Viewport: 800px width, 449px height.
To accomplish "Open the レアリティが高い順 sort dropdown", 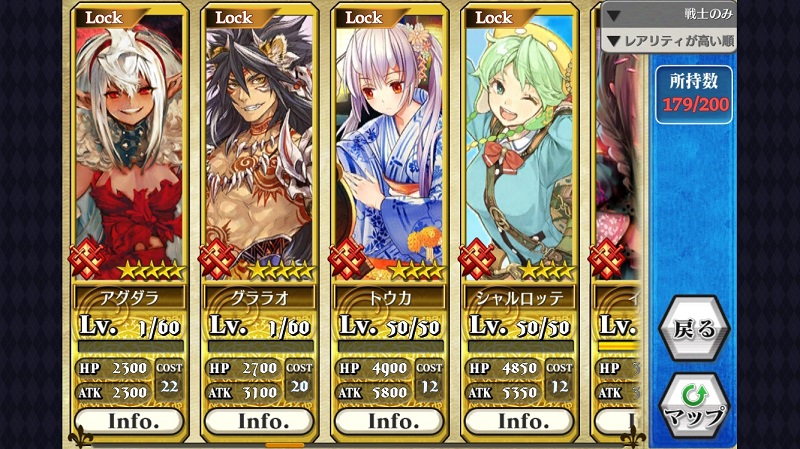I will coord(668,41).
